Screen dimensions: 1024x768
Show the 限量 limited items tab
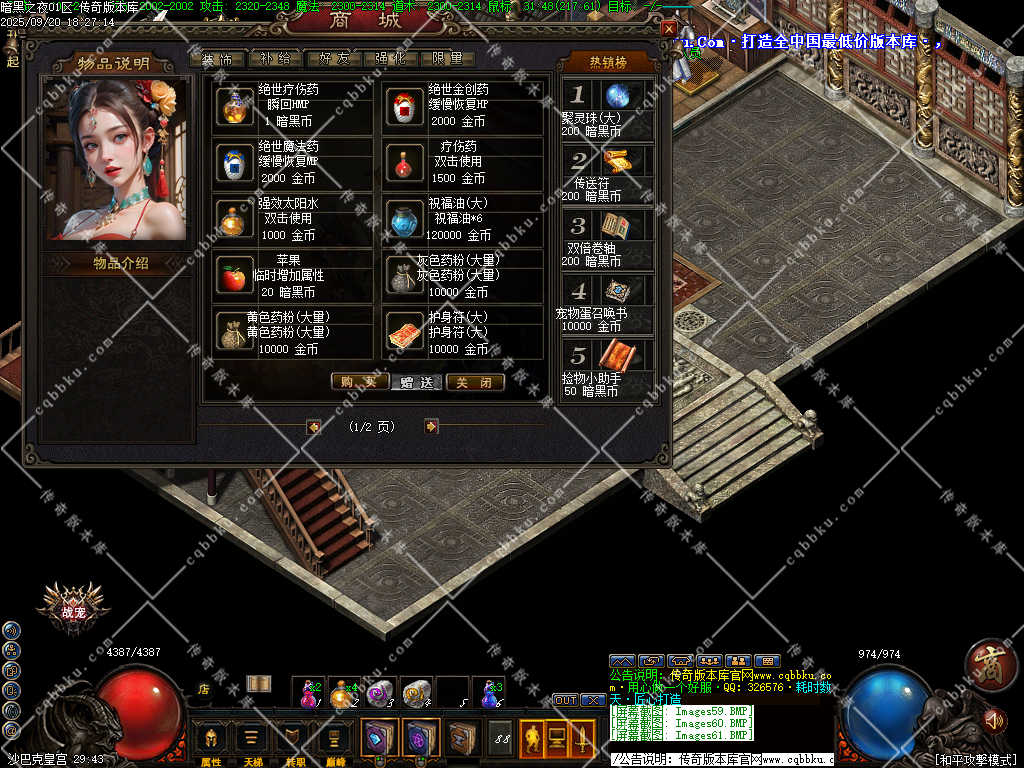point(447,59)
